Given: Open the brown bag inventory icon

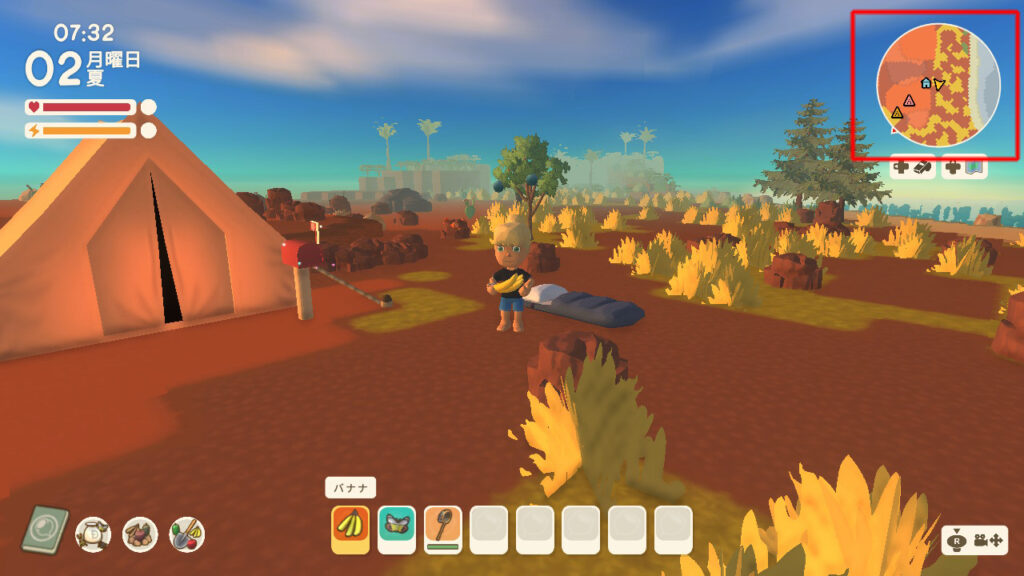Looking at the screenshot, I should (x=140, y=534).
